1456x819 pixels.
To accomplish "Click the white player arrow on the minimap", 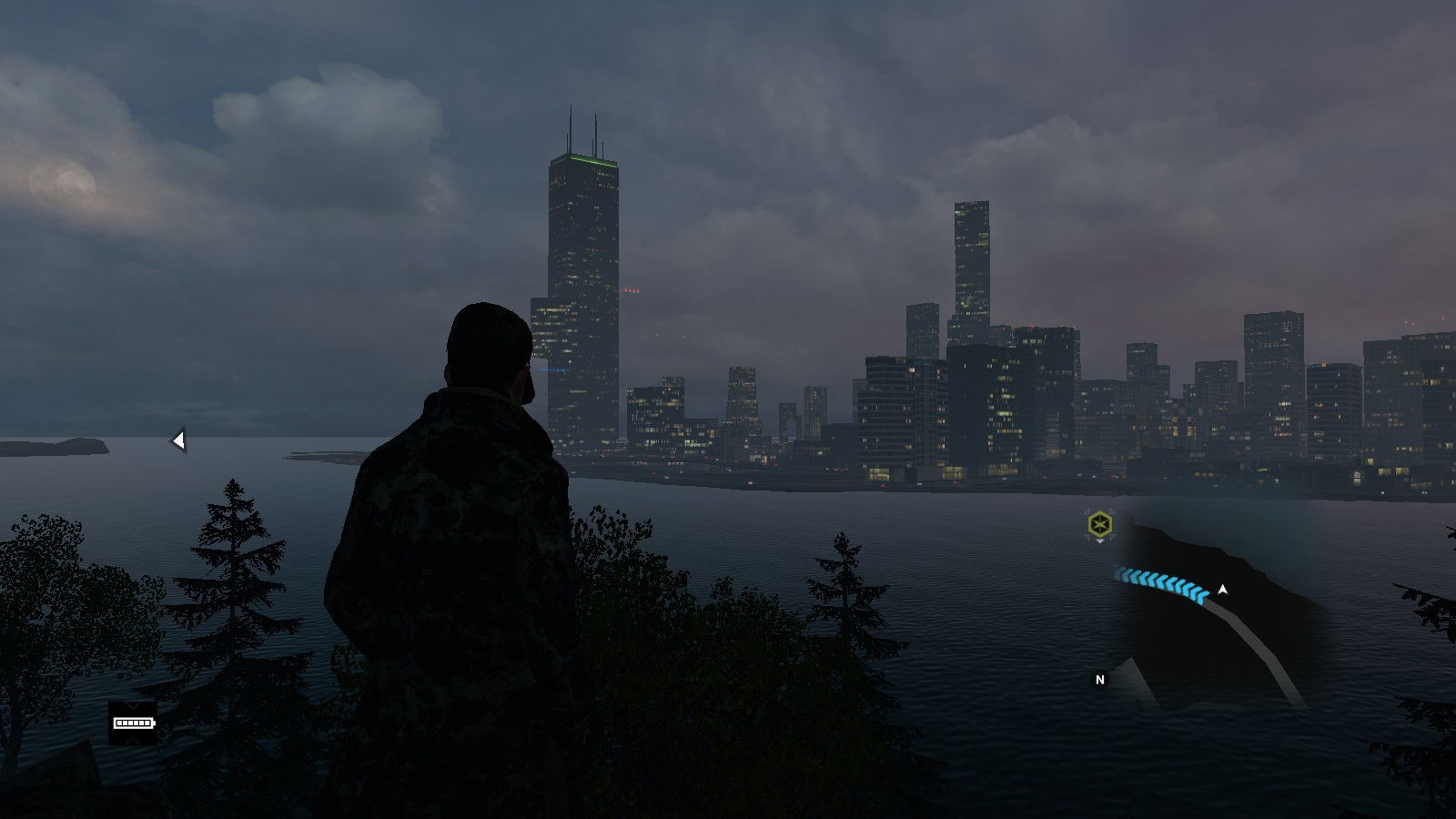I will [1223, 590].
